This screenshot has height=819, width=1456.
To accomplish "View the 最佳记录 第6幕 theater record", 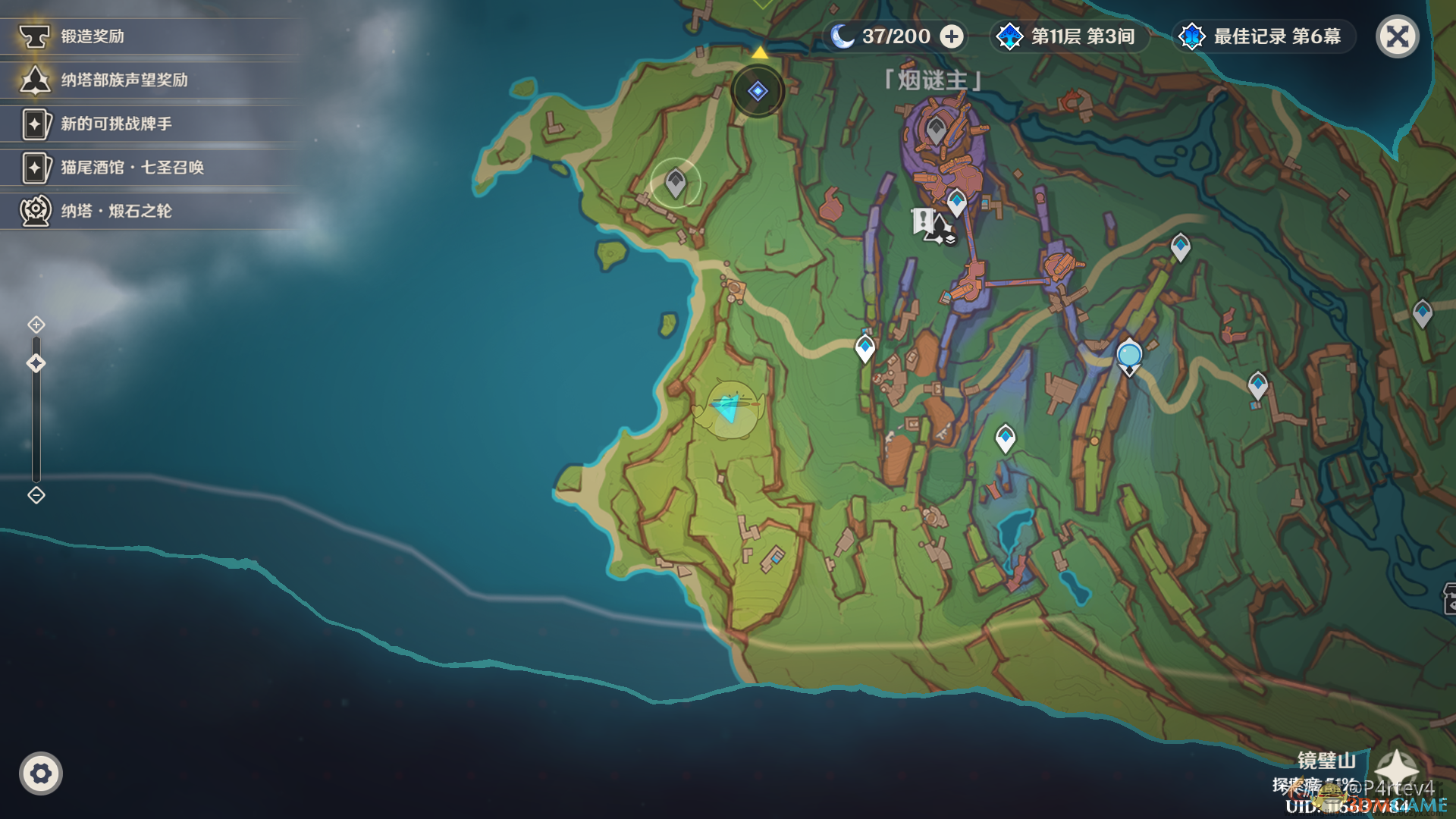I will 1263,36.
